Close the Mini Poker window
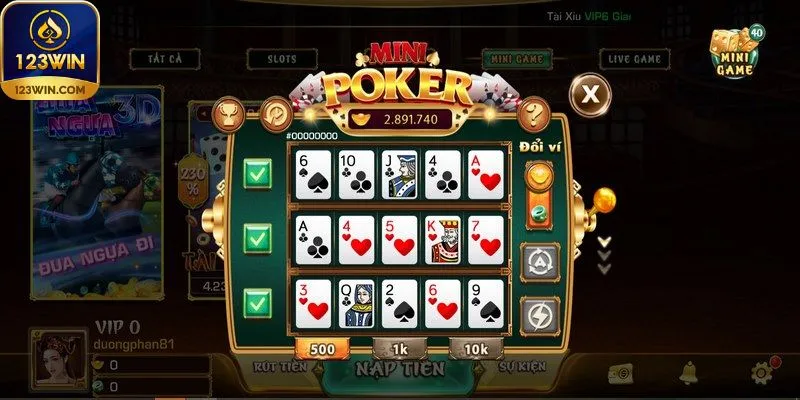 591,94
